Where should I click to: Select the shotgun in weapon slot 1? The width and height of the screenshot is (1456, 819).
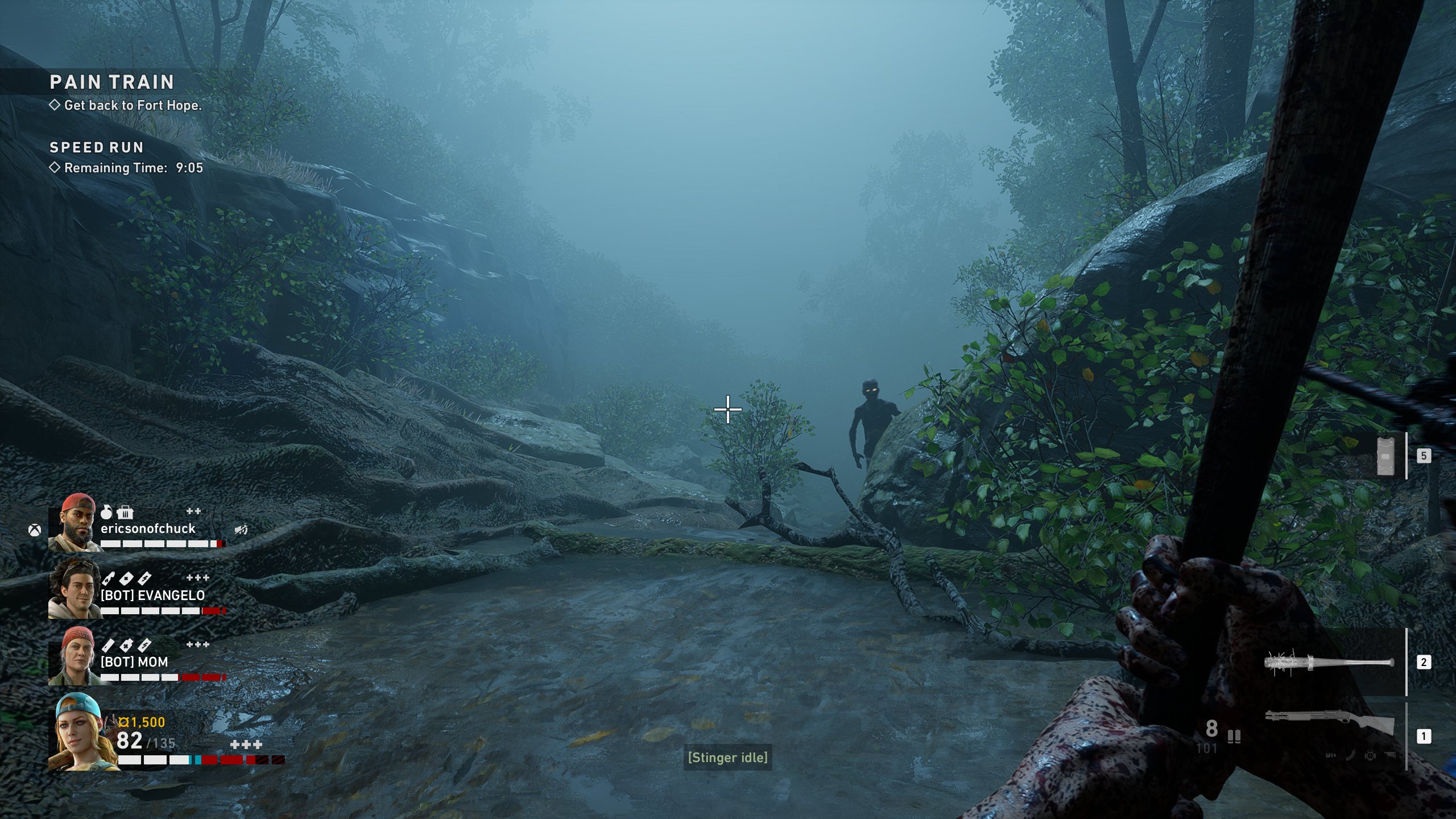click(x=1330, y=723)
